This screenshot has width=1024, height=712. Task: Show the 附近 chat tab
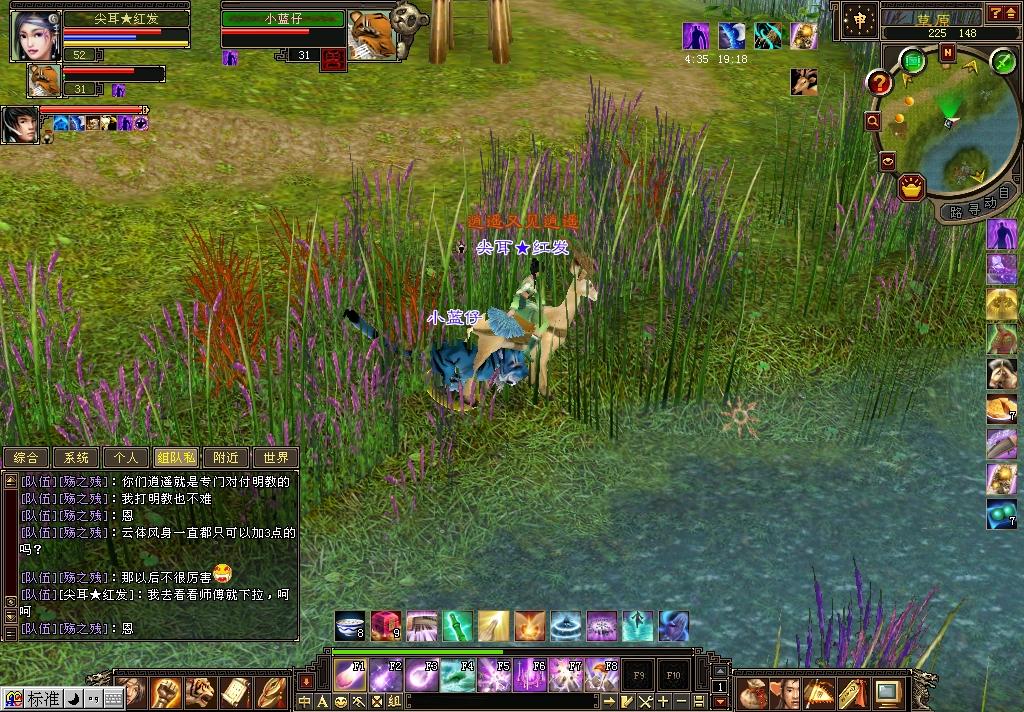[x=226, y=458]
